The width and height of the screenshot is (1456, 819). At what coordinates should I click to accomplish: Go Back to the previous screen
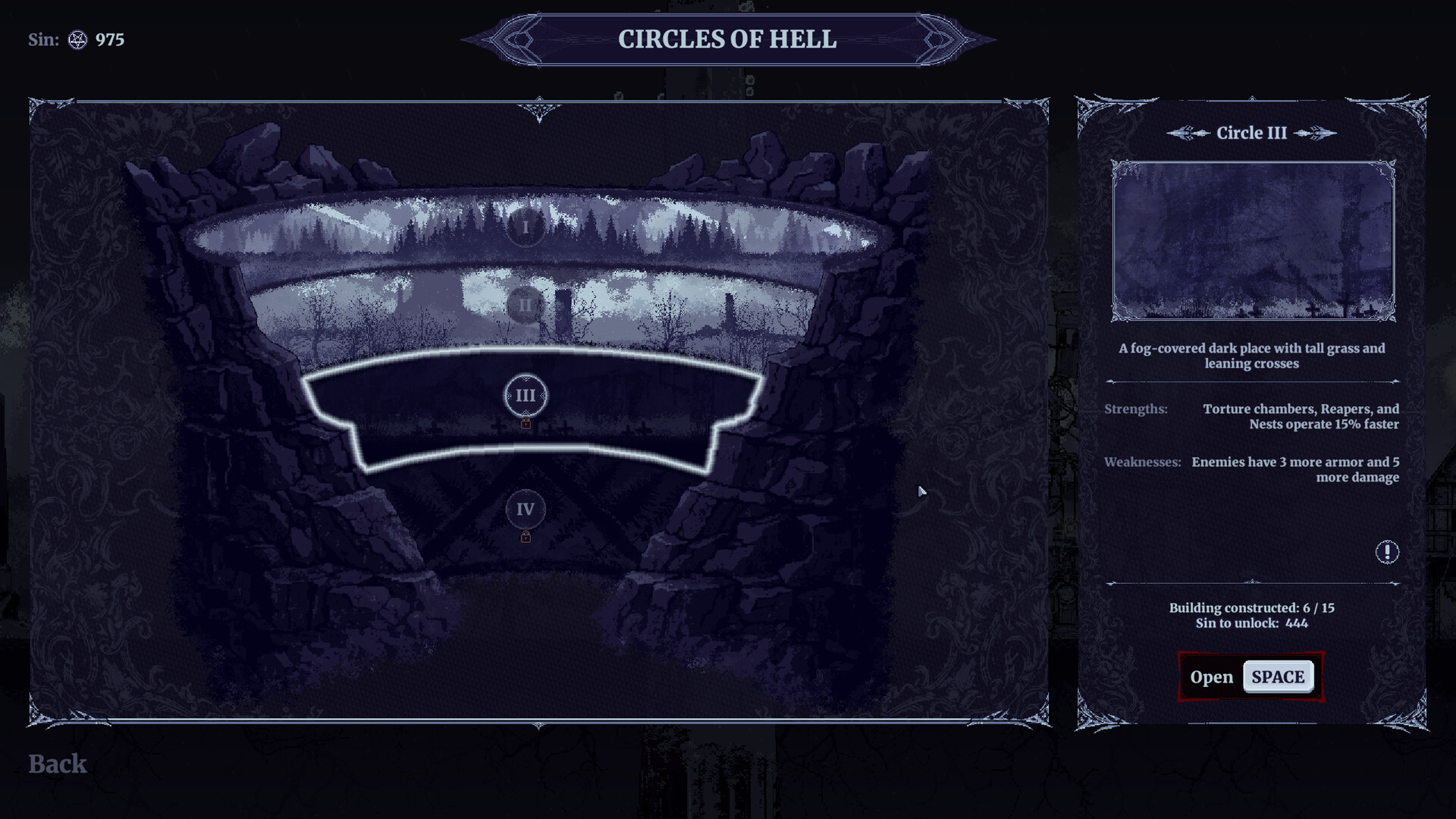tap(58, 764)
